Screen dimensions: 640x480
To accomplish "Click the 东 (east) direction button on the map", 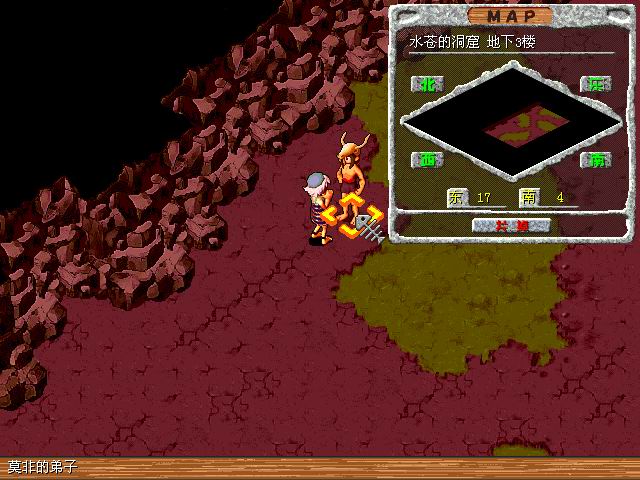I will point(597,85).
